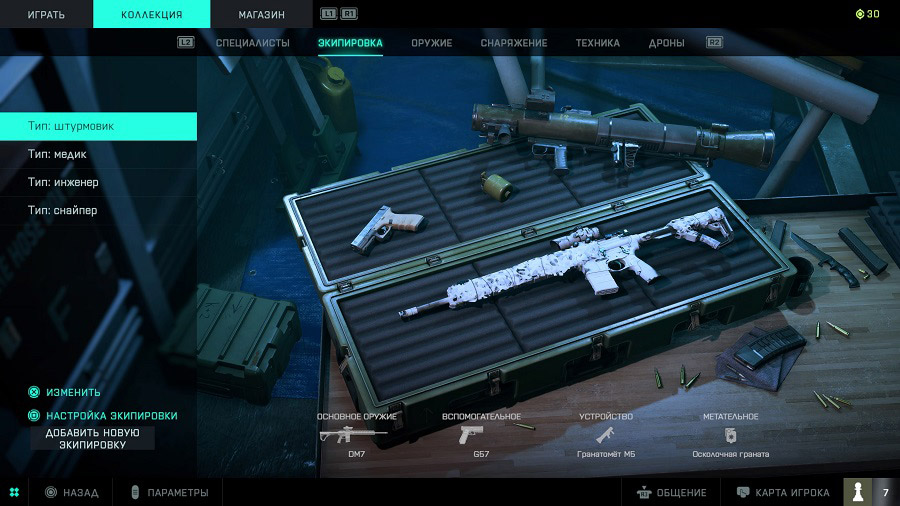Screen dimensions: 900x506
Task: Open the ОБЩЕНИЕ social panel
Action: coord(672,492)
